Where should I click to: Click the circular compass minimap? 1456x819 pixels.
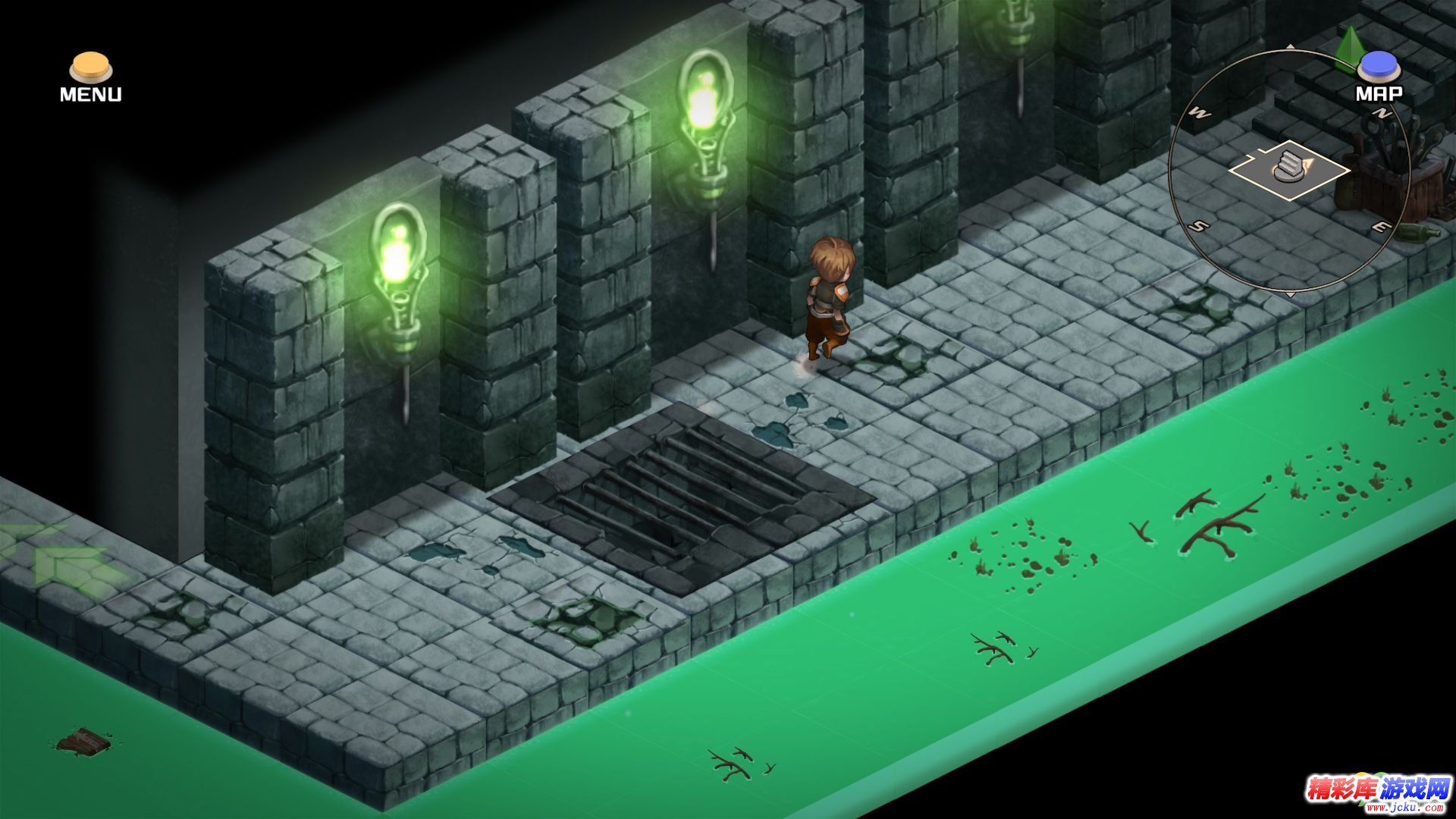tap(1289, 171)
